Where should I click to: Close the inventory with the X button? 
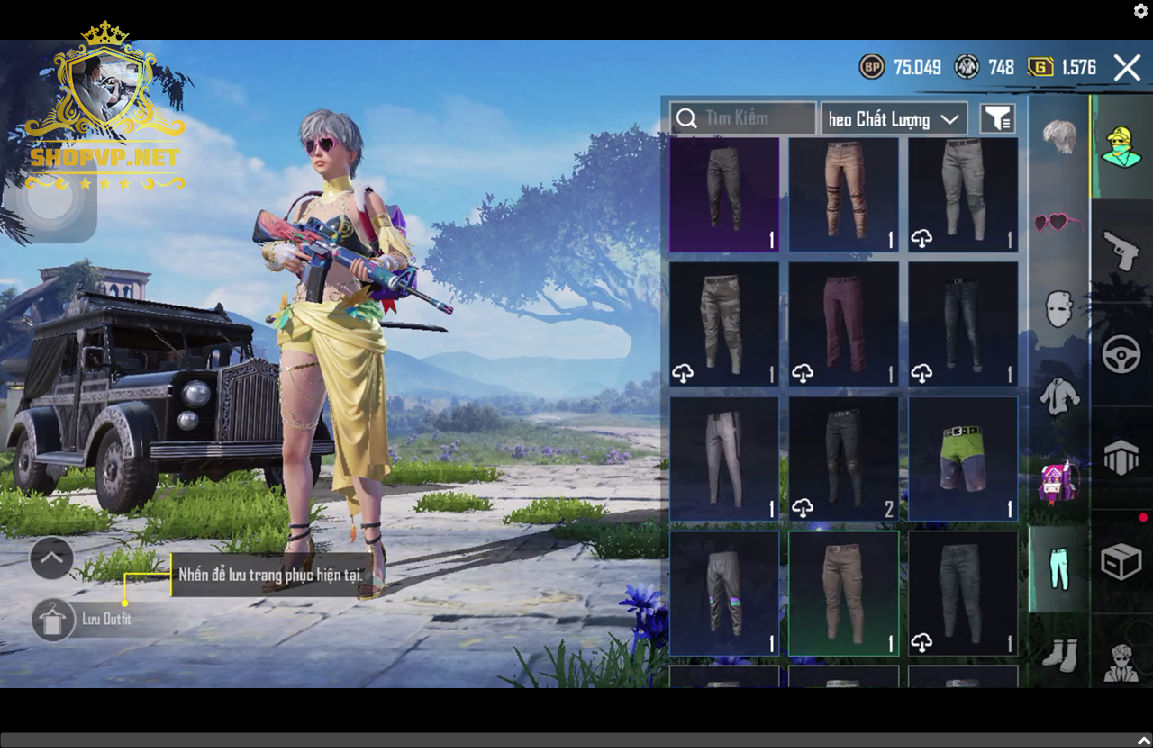1127,68
